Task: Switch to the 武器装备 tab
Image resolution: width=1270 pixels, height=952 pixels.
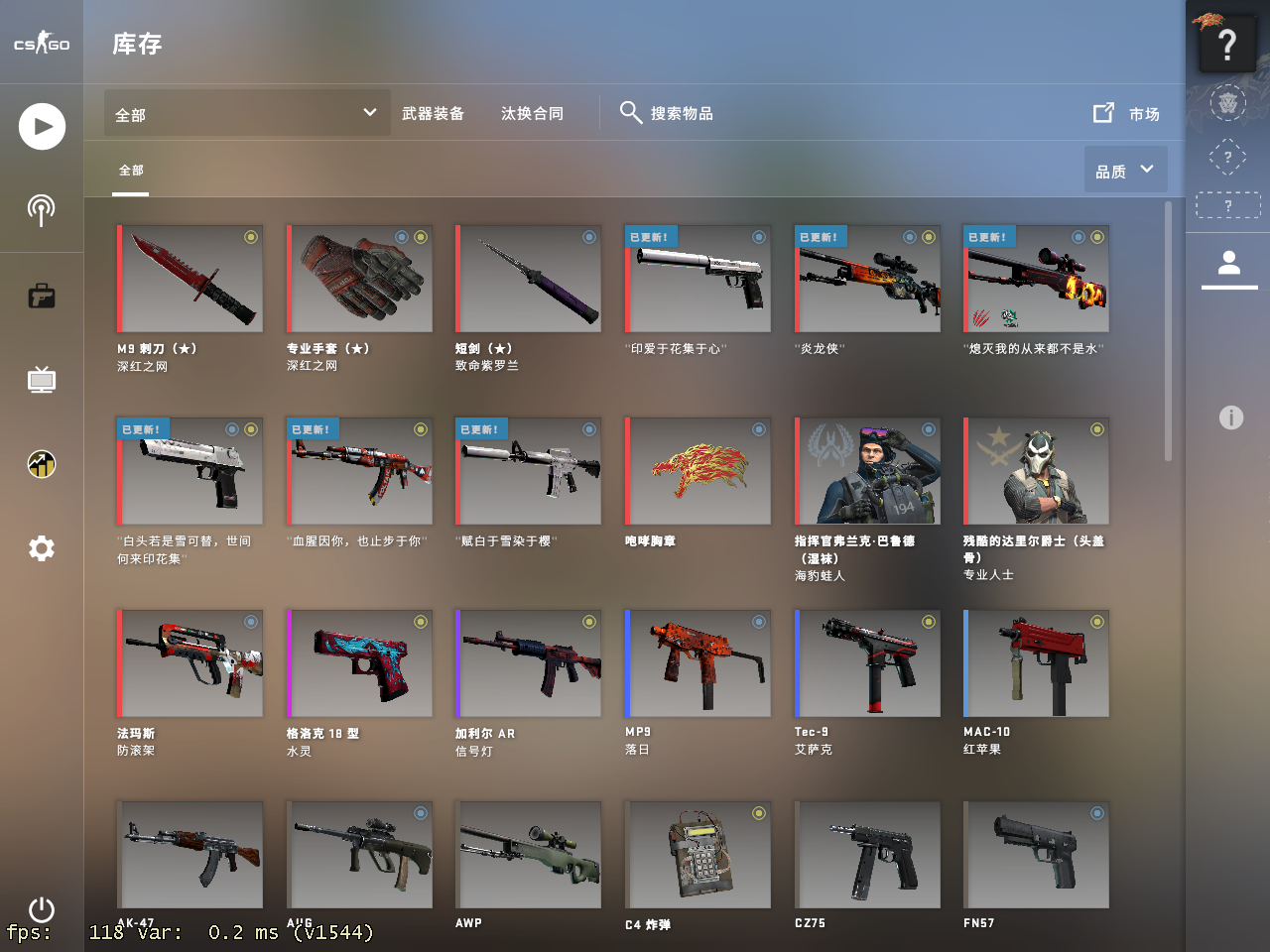Action: (434, 113)
